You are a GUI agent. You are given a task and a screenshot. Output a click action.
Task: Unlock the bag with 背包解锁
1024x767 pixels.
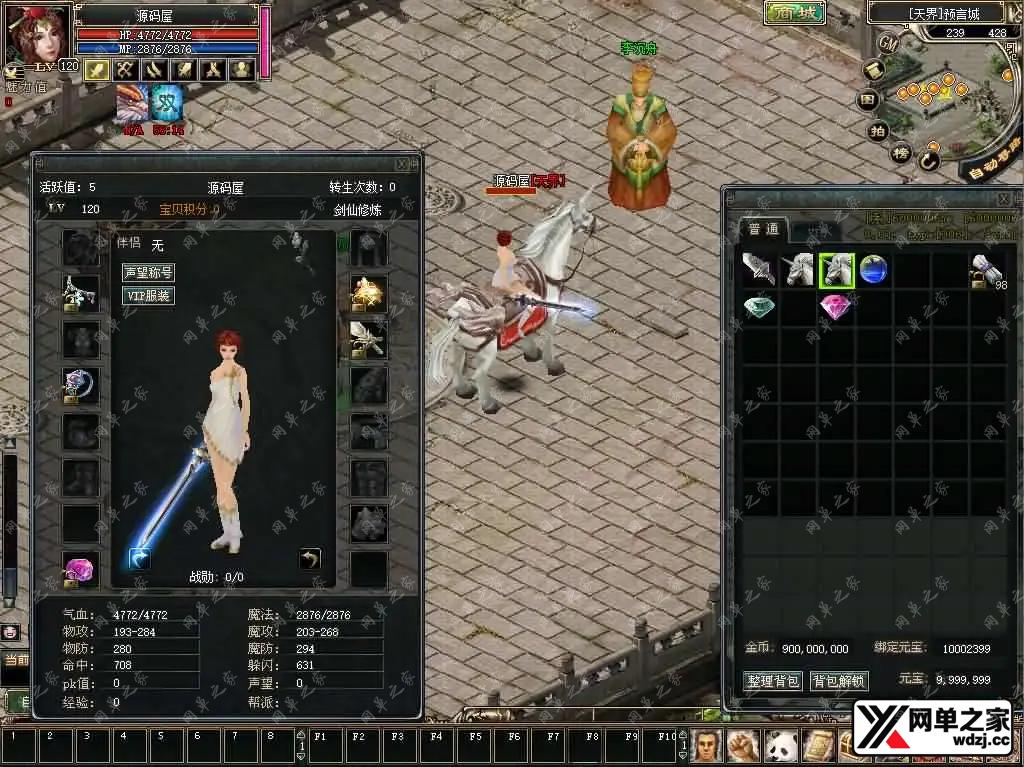[838, 681]
